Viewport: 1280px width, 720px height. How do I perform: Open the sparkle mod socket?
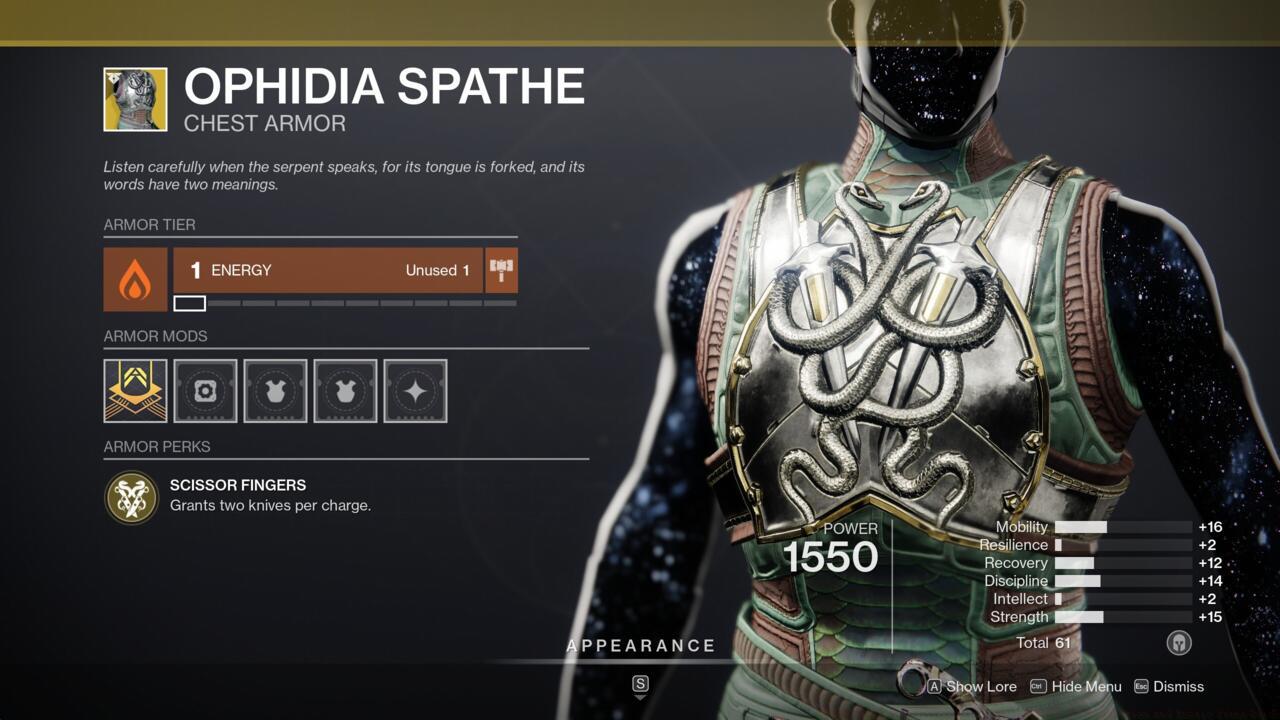(415, 391)
